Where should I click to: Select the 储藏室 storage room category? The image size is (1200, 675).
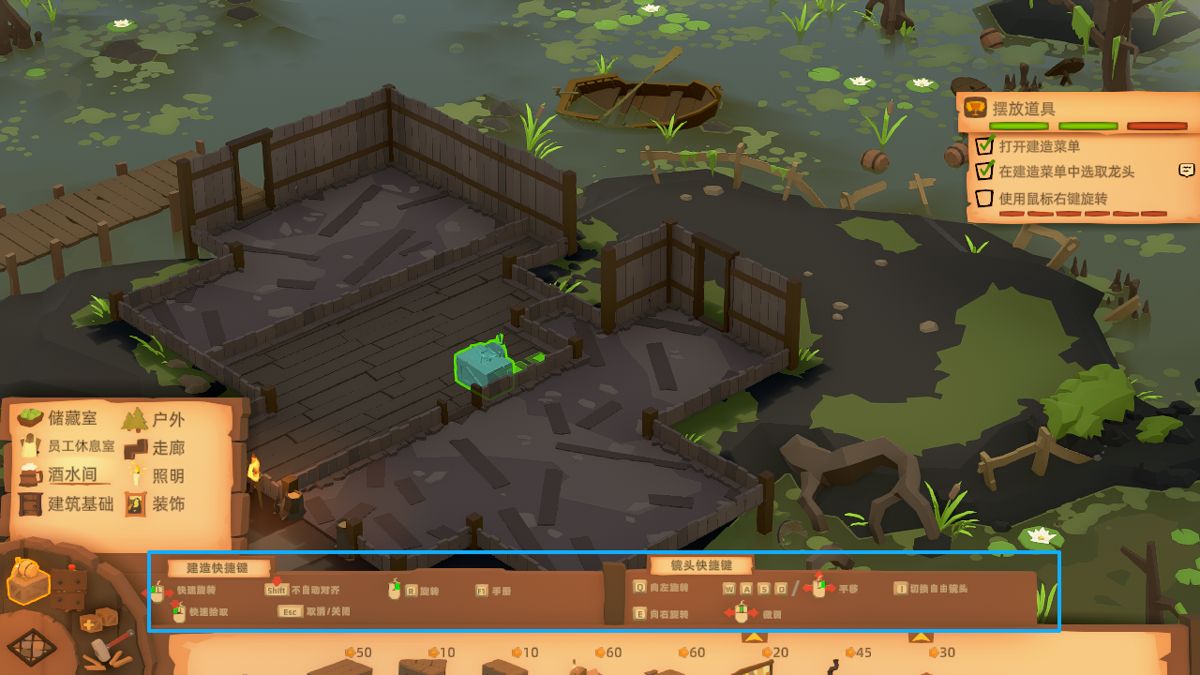[x=60, y=419]
